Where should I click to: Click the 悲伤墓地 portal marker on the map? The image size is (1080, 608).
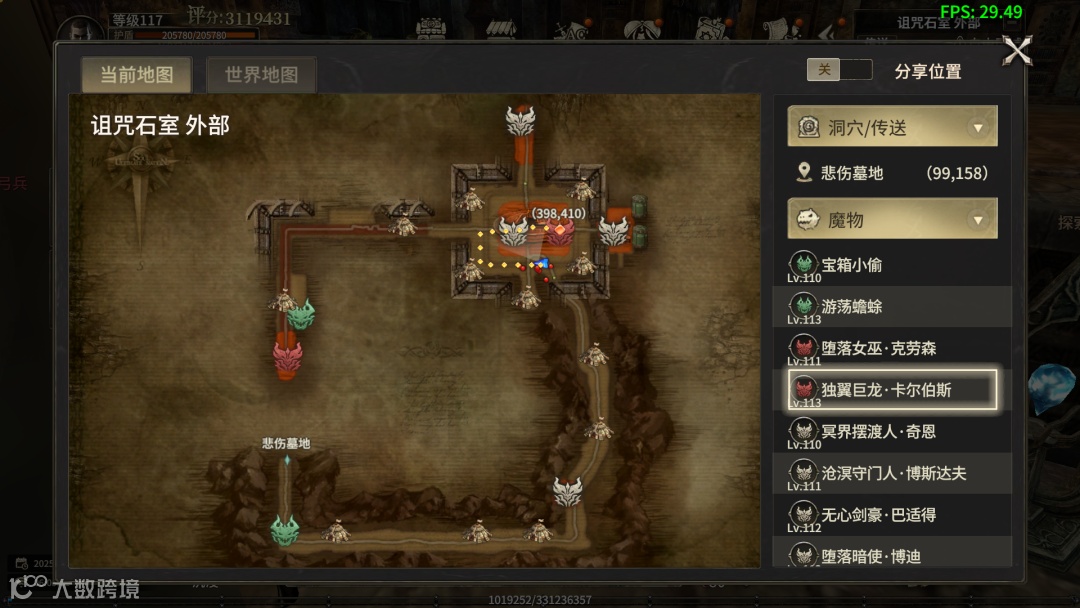[286, 461]
